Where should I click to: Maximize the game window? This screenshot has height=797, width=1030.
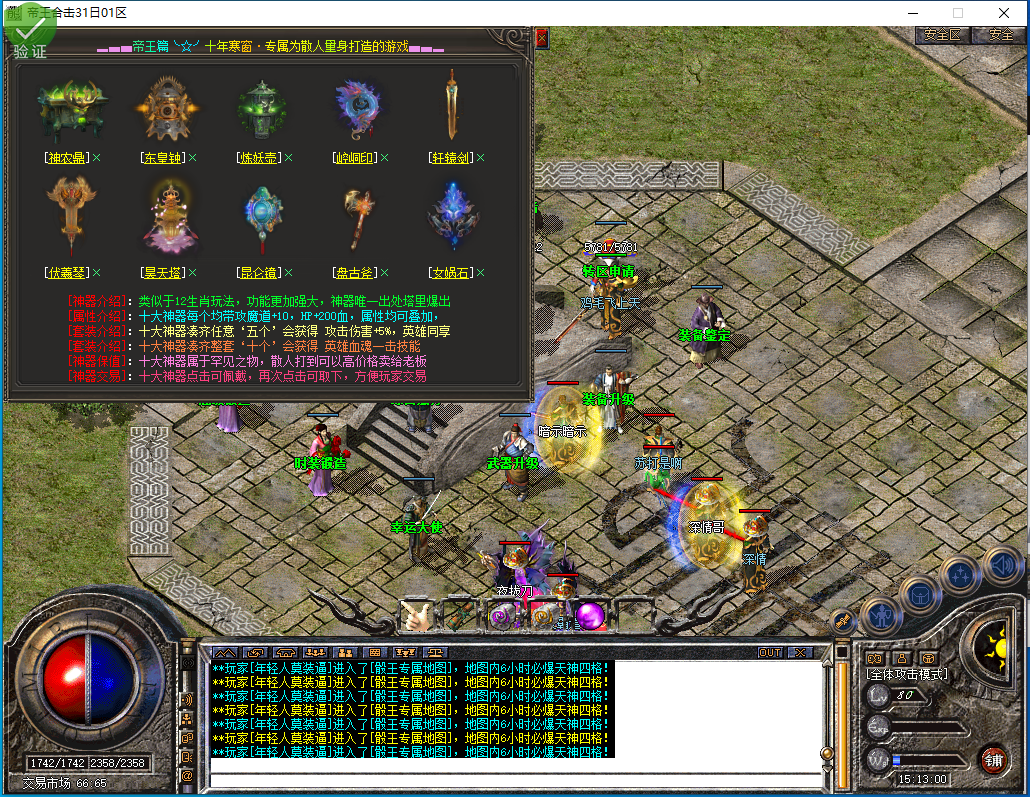[x=957, y=13]
